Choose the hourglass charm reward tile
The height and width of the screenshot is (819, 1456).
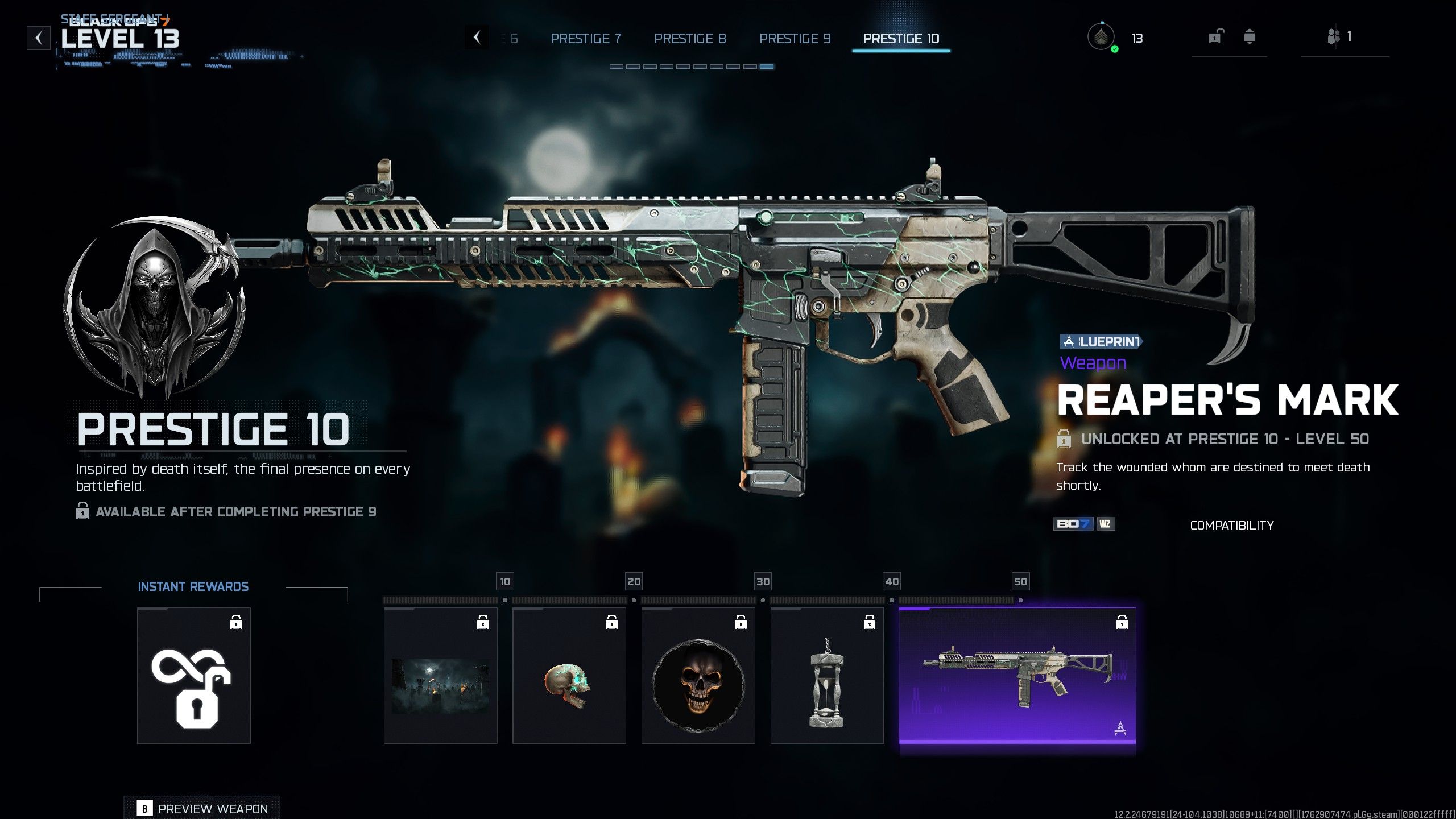point(827,676)
